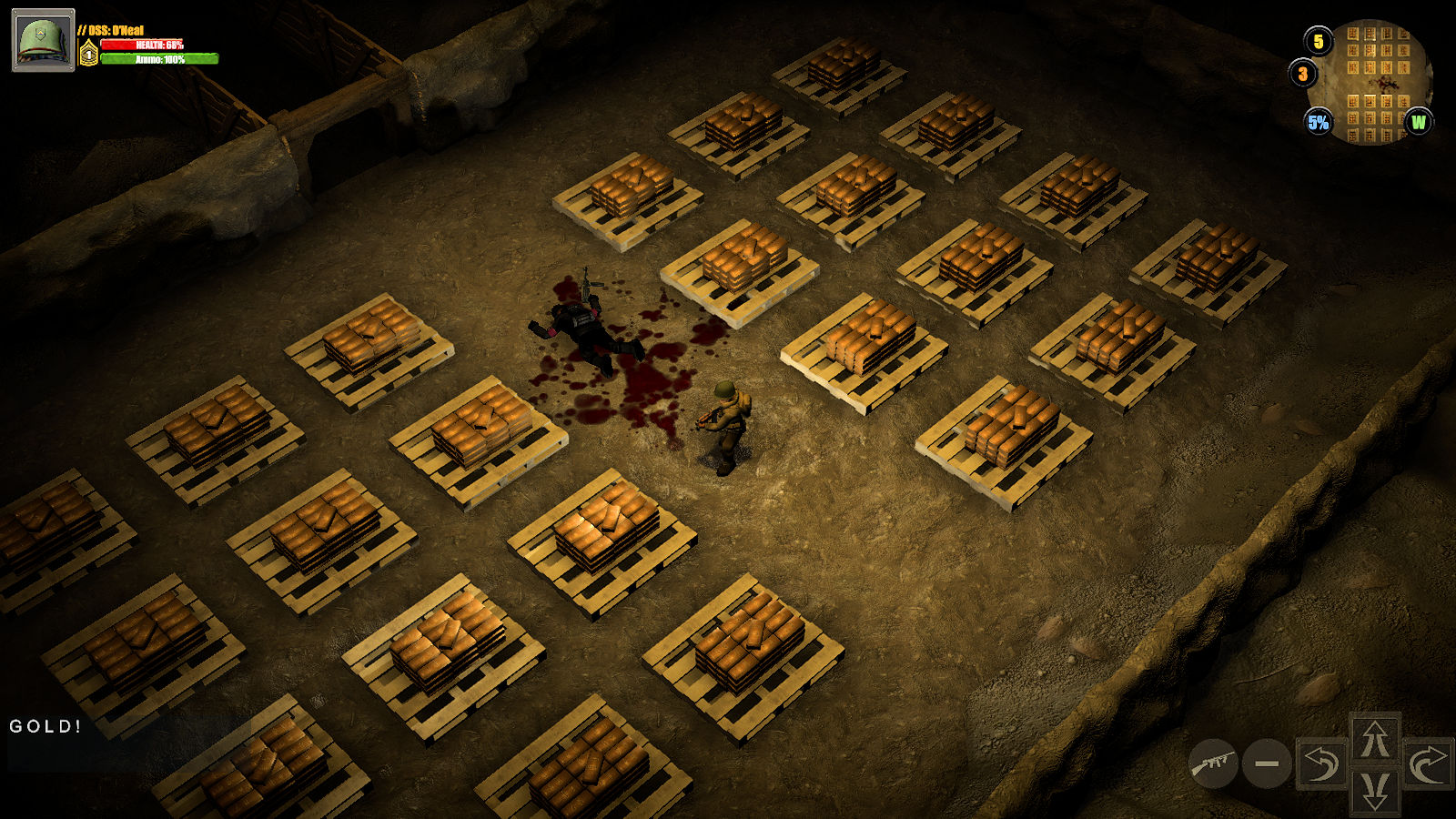Click the yellow 5 counter badge
1456x819 pixels.
pos(1319,41)
